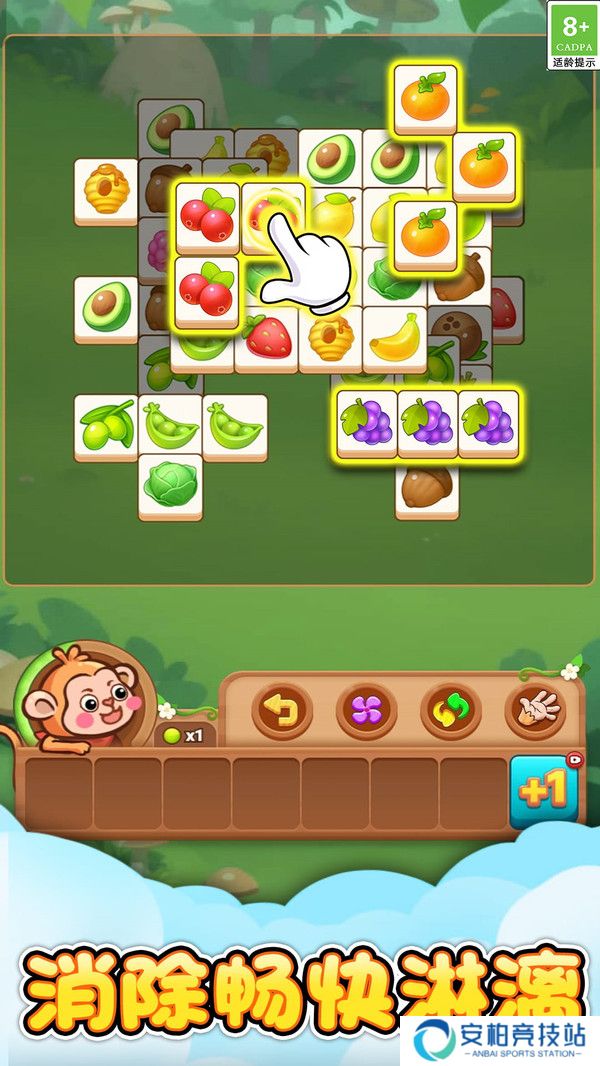Choose the acorn tile below the grapes
Image resolution: width=600 pixels, height=1066 pixels.
tap(427, 489)
